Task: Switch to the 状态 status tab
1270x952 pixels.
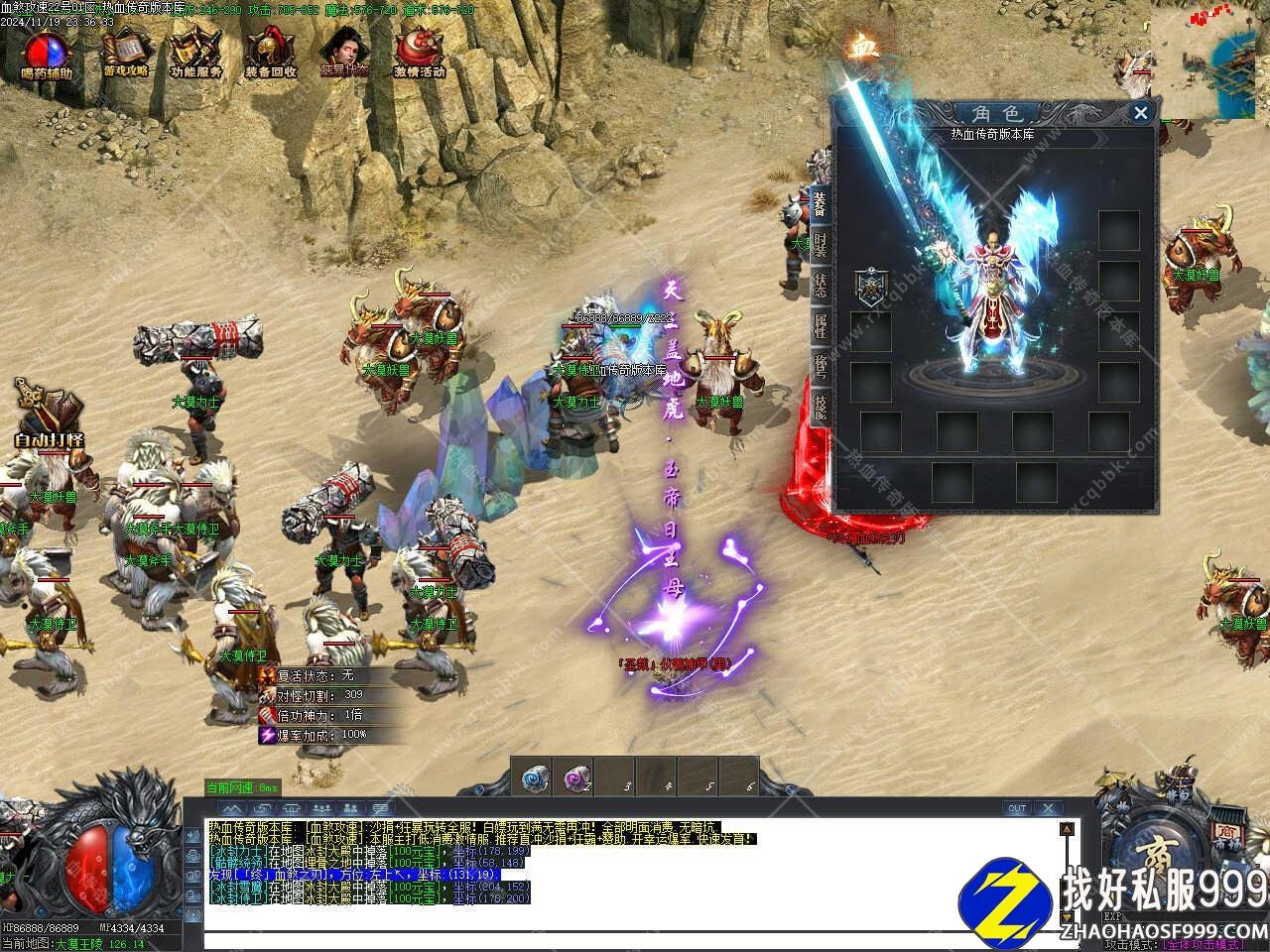Action: tap(820, 285)
